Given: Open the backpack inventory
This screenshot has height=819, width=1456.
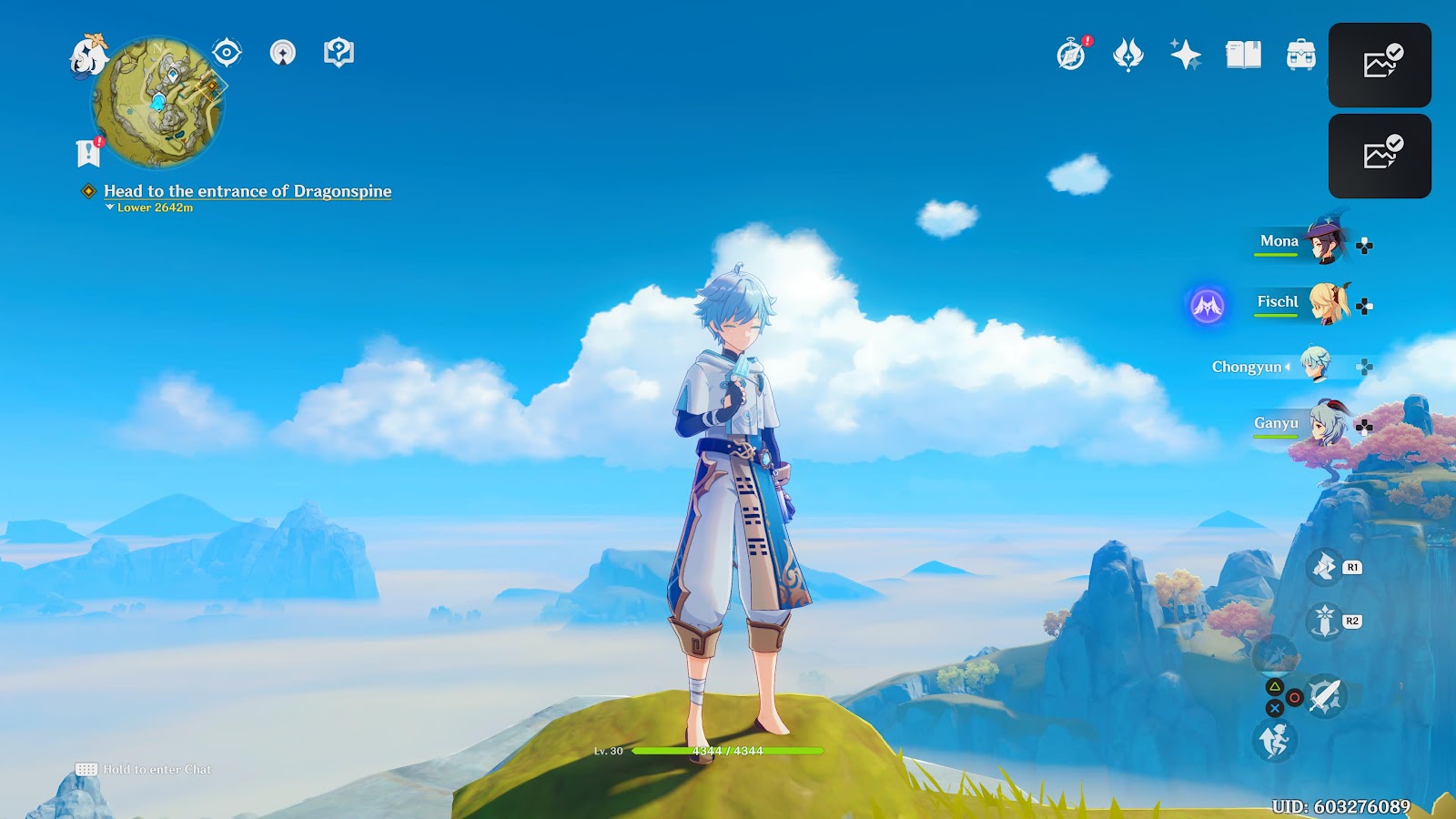Looking at the screenshot, I should (x=1300, y=55).
